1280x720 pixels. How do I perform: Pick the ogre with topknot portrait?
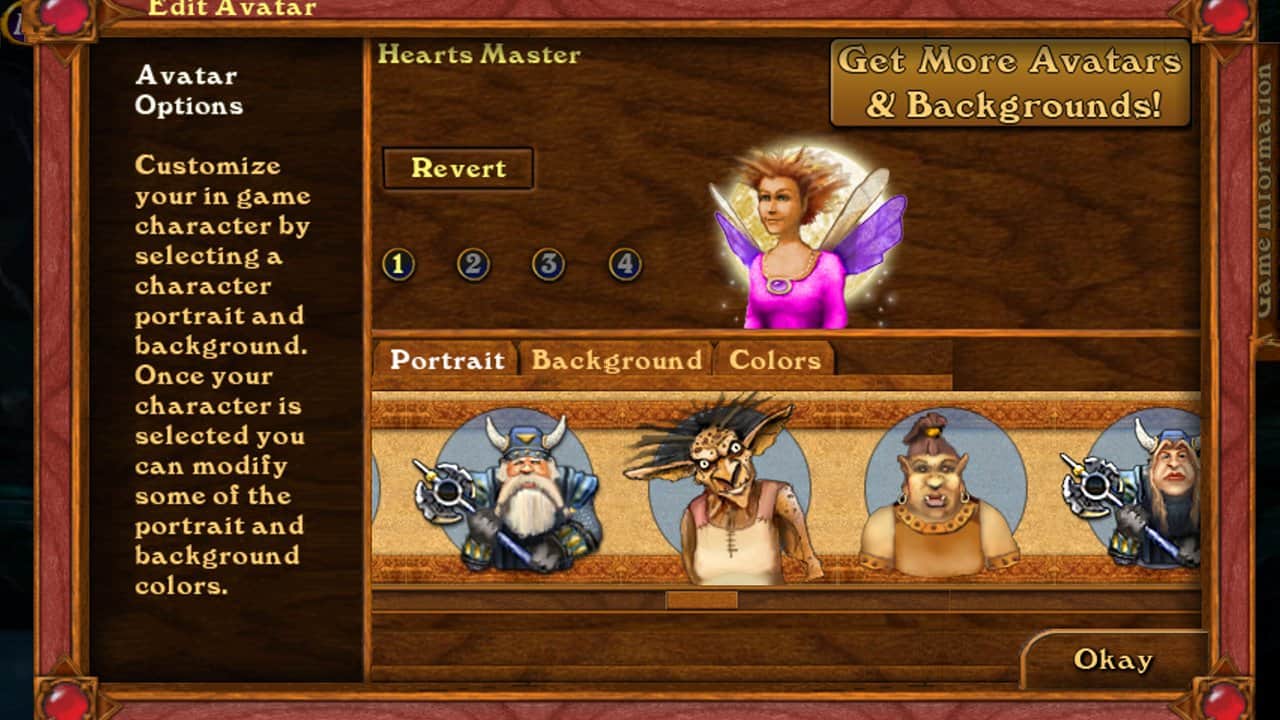(940, 495)
